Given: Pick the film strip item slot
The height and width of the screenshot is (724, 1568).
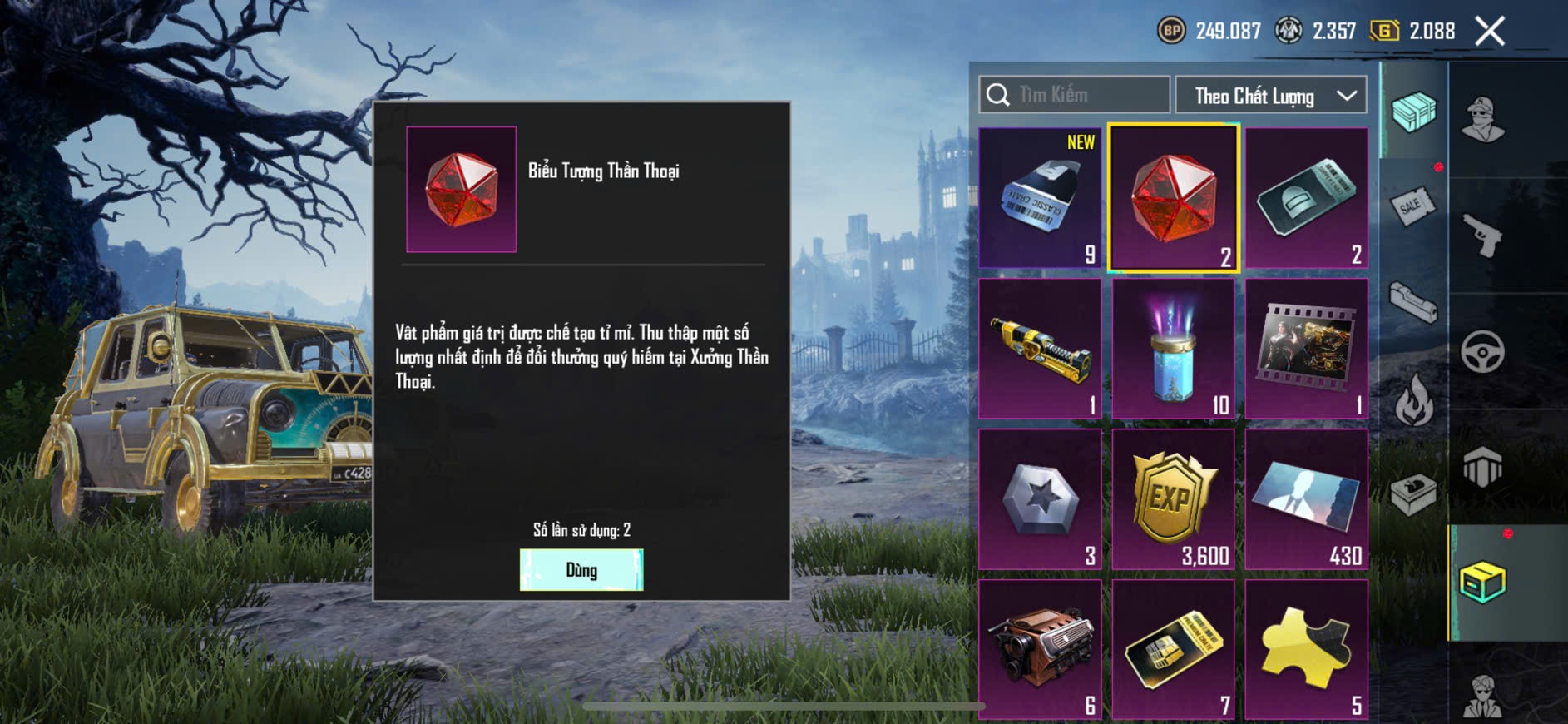Looking at the screenshot, I should pyautogui.click(x=1306, y=349).
